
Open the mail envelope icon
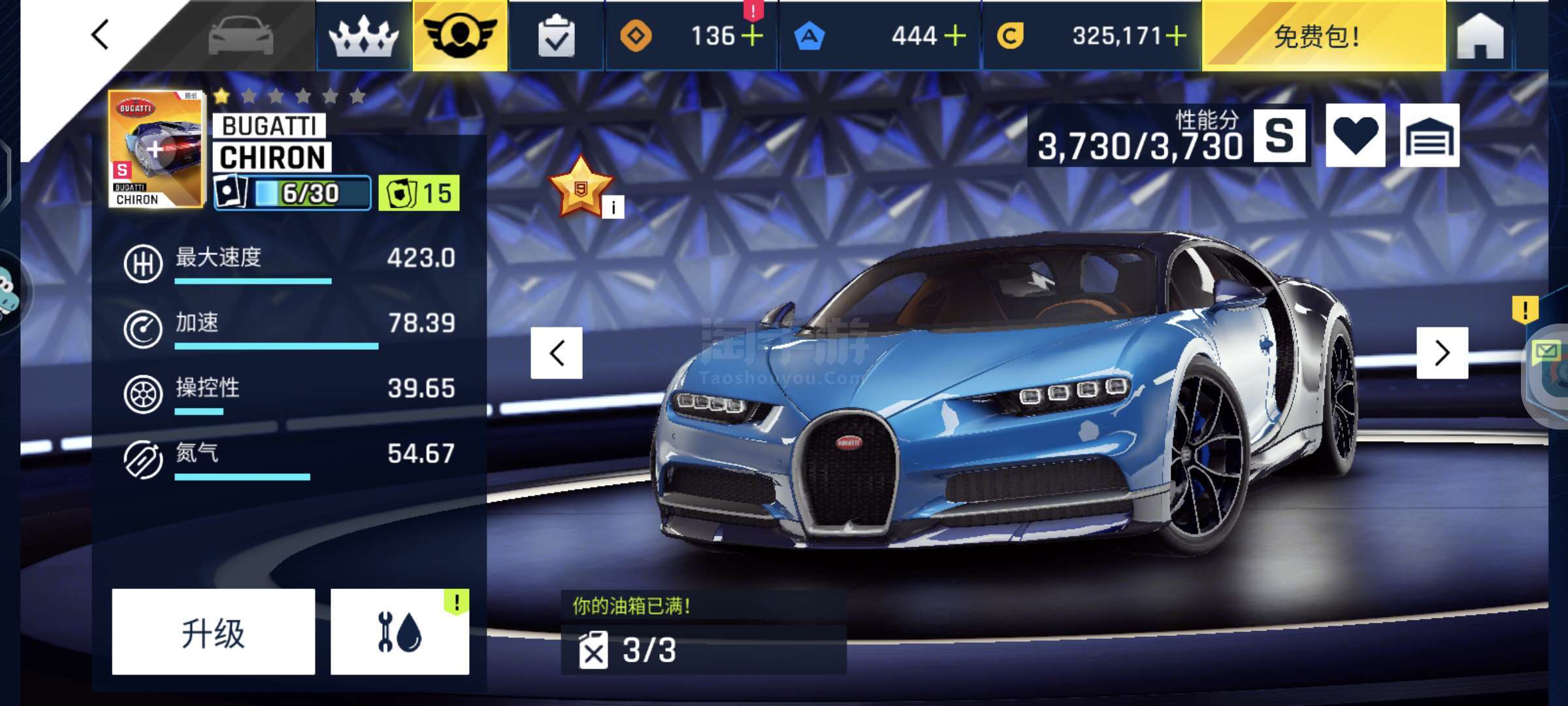1546,354
